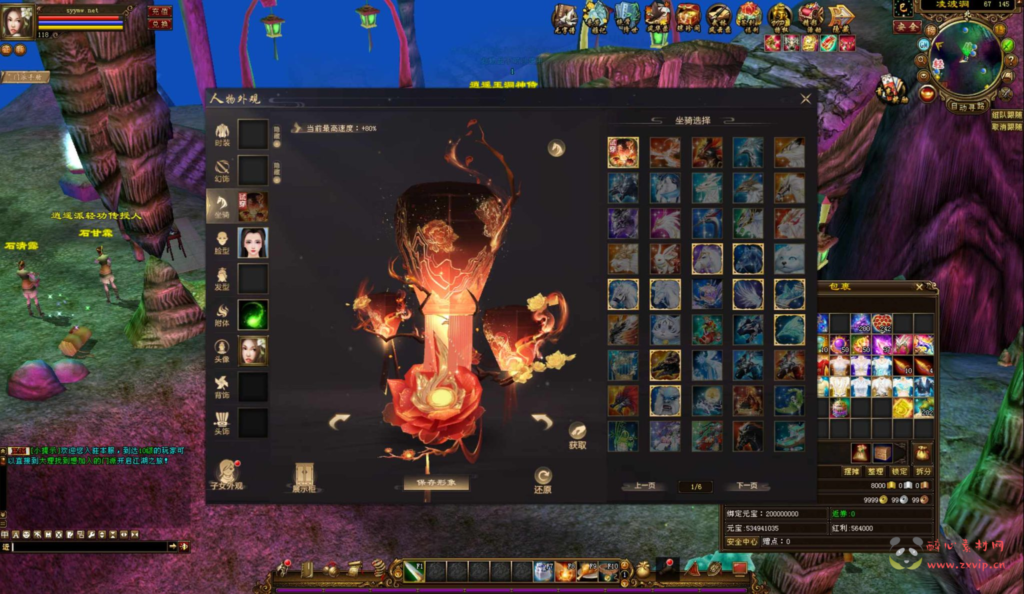Choose the 发型 hairstyle category

pos(222,278)
